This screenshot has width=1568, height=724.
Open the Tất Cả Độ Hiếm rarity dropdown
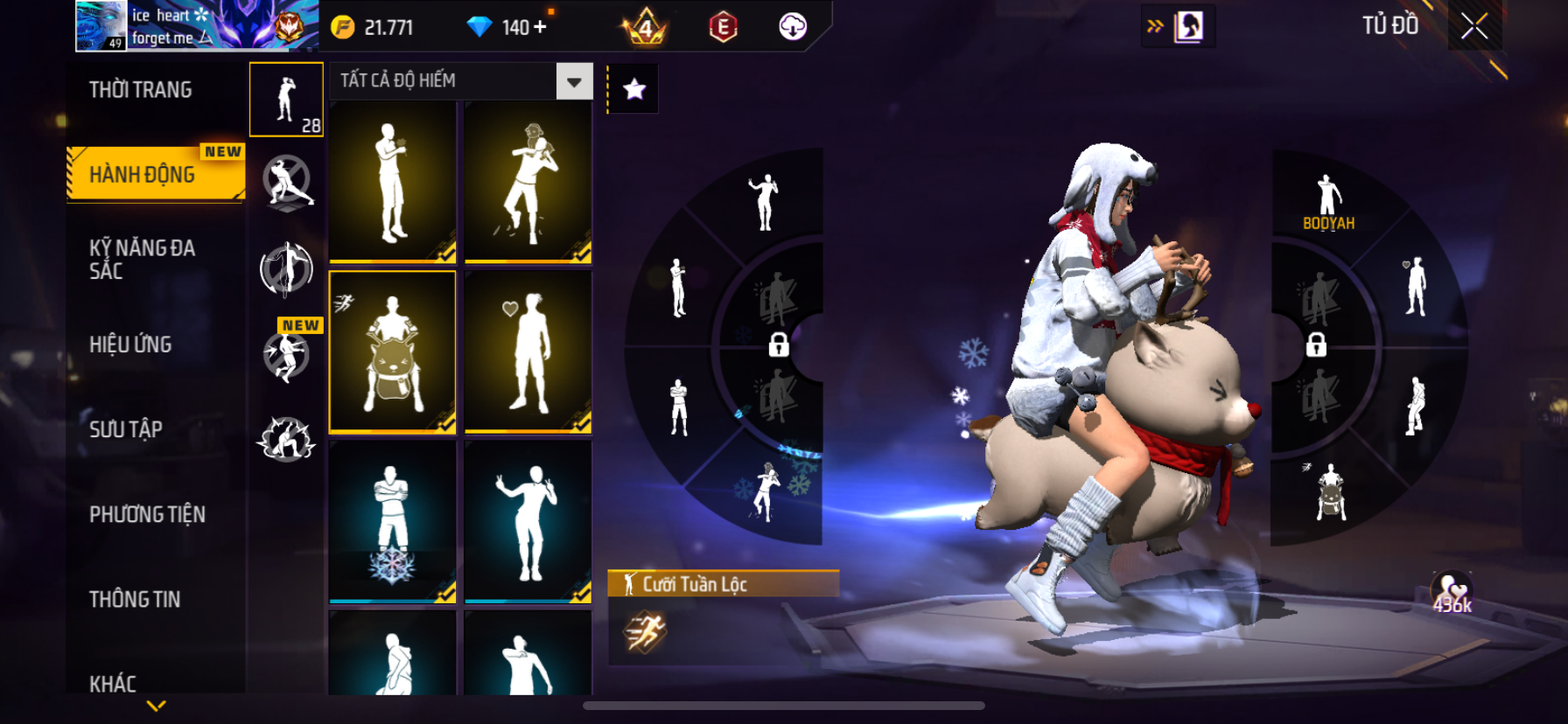pyautogui.click(x=574, y=81)
